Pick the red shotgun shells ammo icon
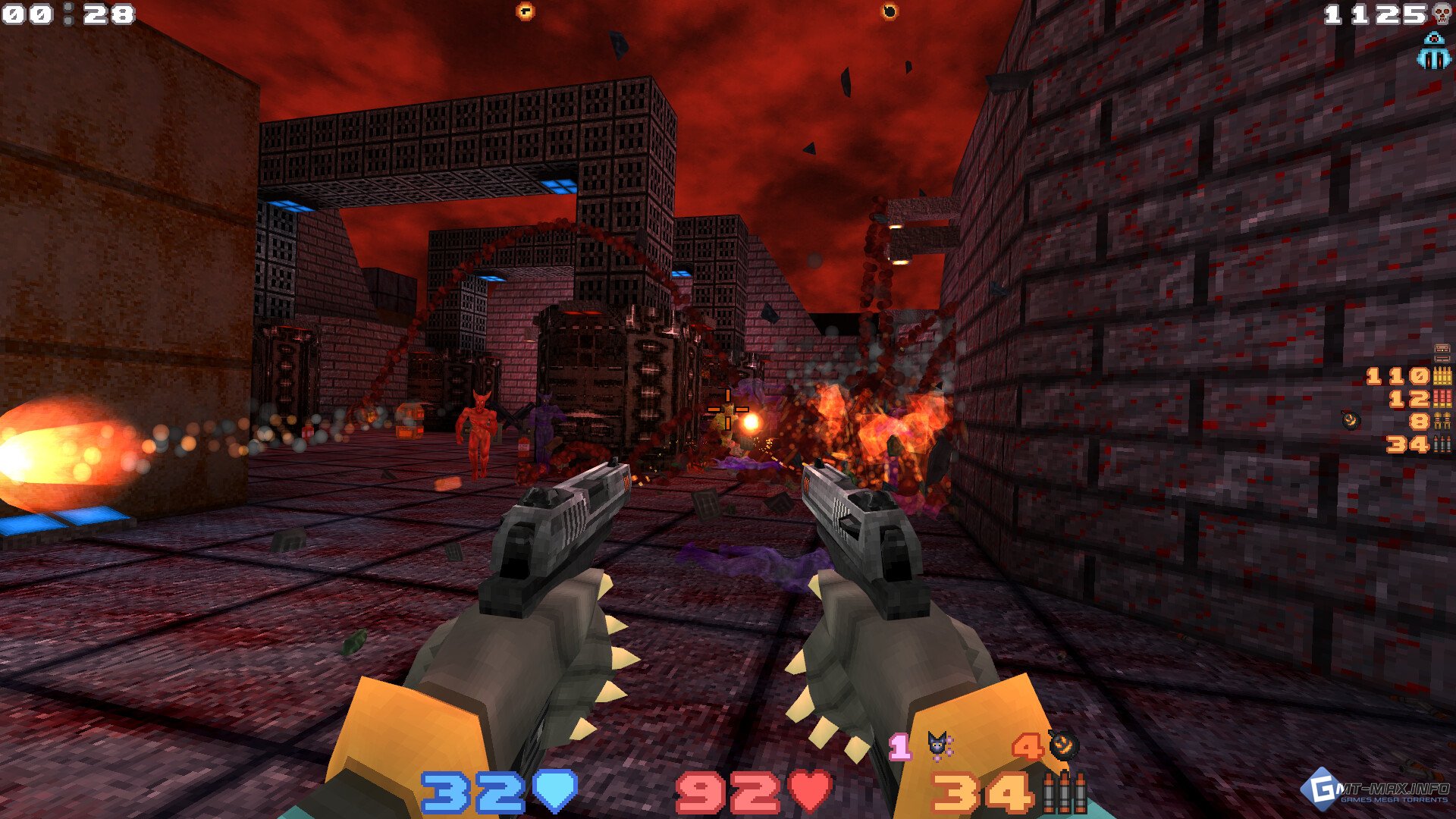Image resolution: width=1456 pixels, height=819 pixels. click(x=1442, y=398)
